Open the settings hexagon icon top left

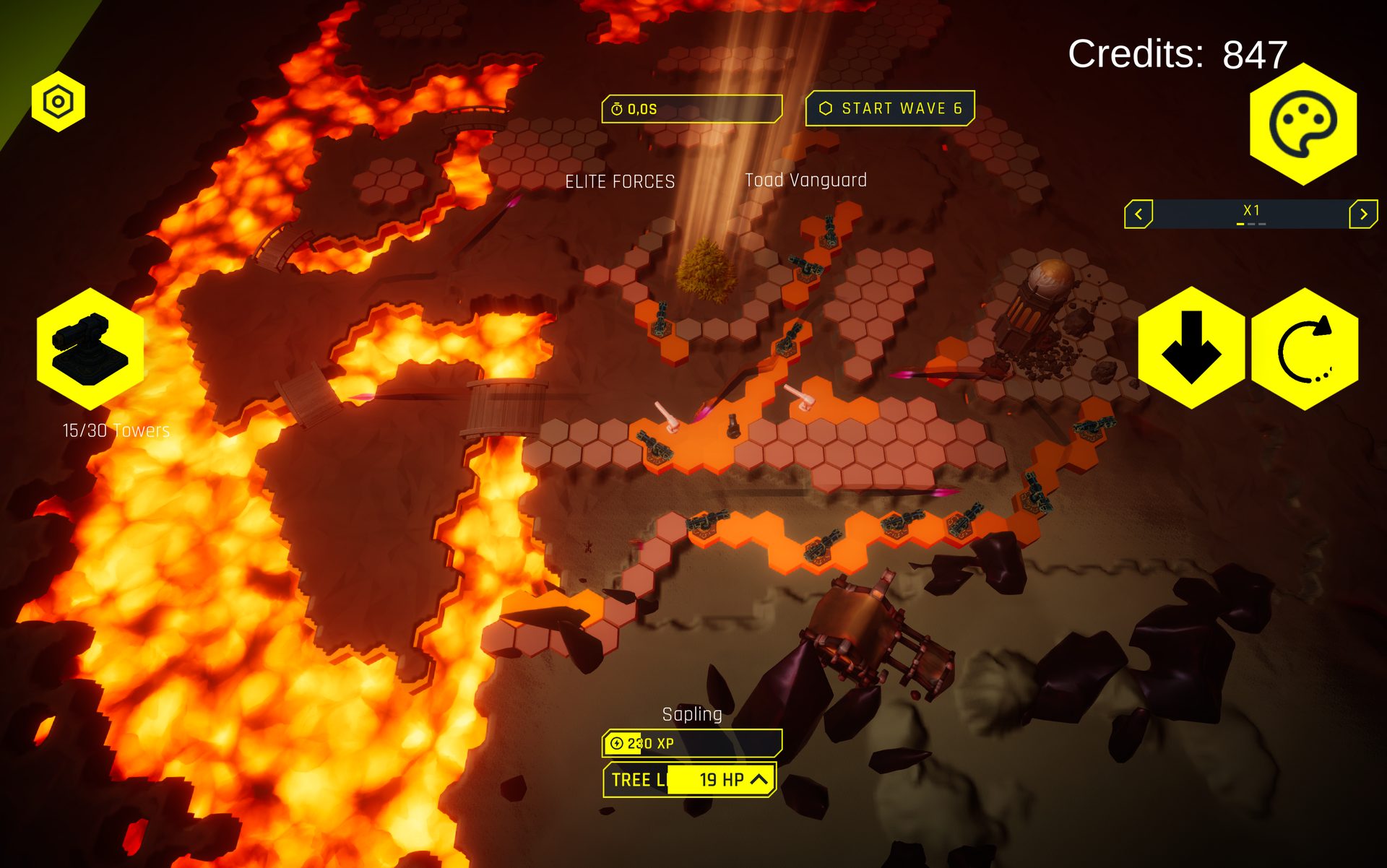click(58, 101)
